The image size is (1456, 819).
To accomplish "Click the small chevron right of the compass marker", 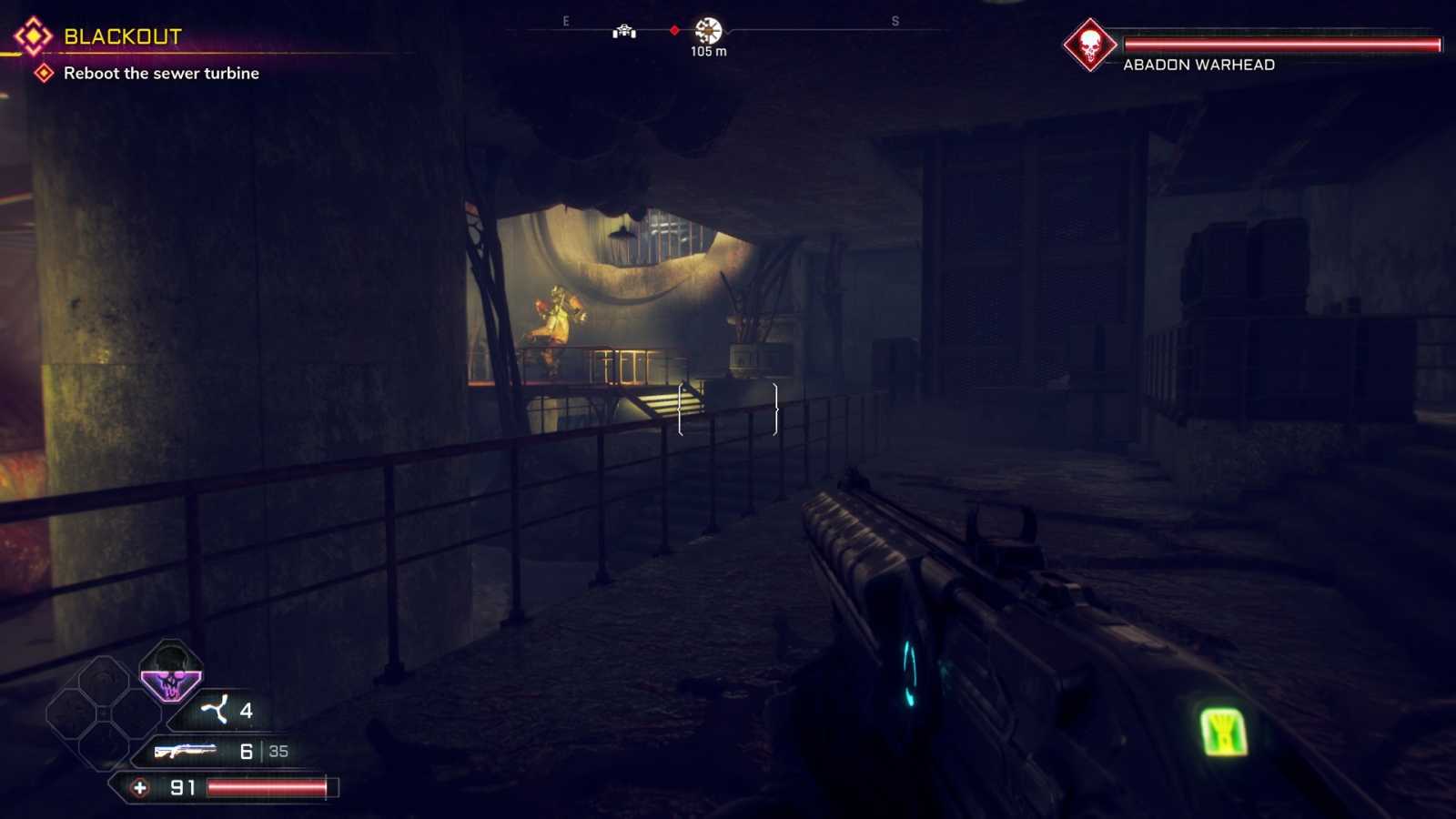I will (728, 33).
